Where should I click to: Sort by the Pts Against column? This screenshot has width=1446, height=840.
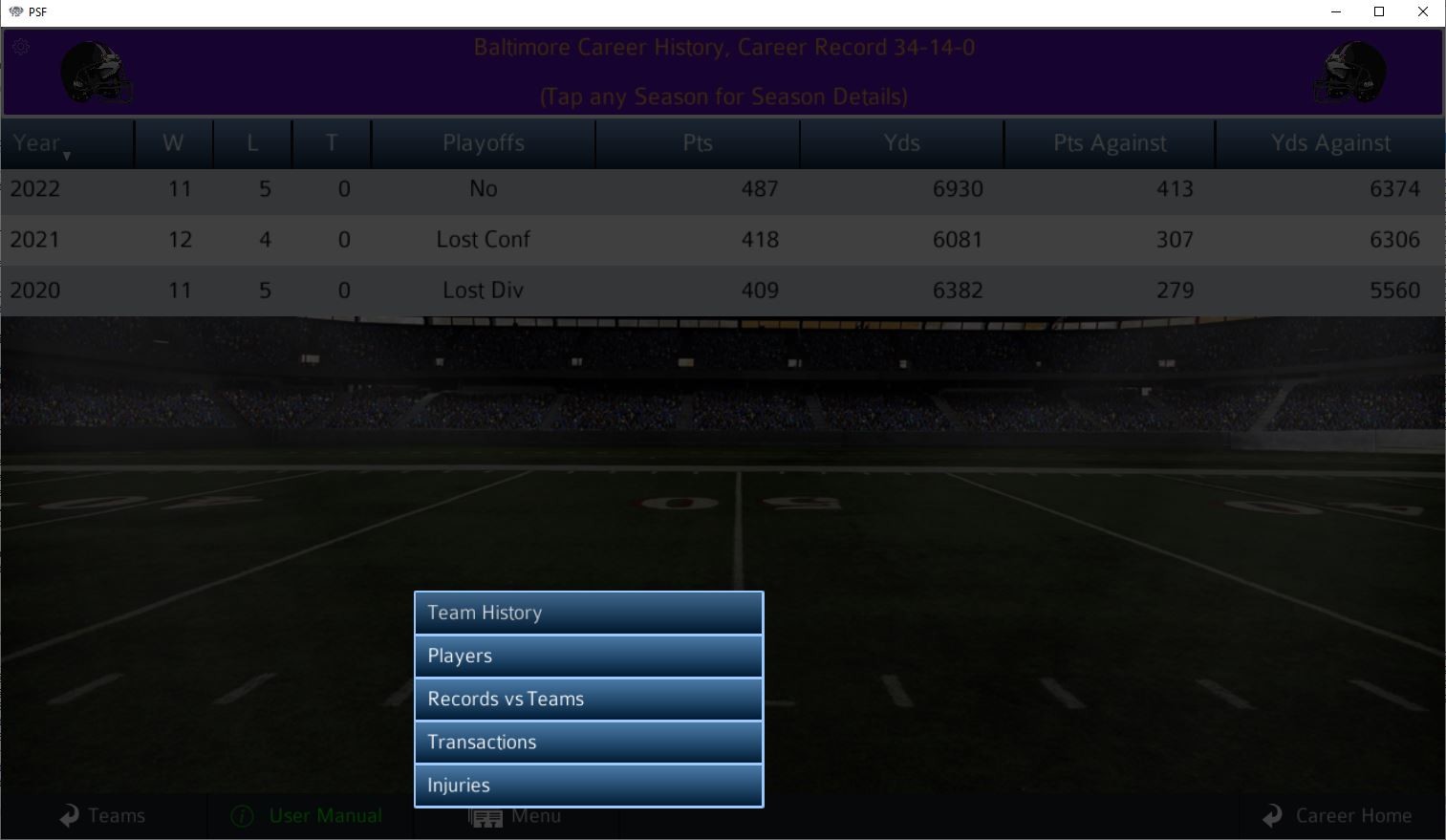(x=1109, y=142)
